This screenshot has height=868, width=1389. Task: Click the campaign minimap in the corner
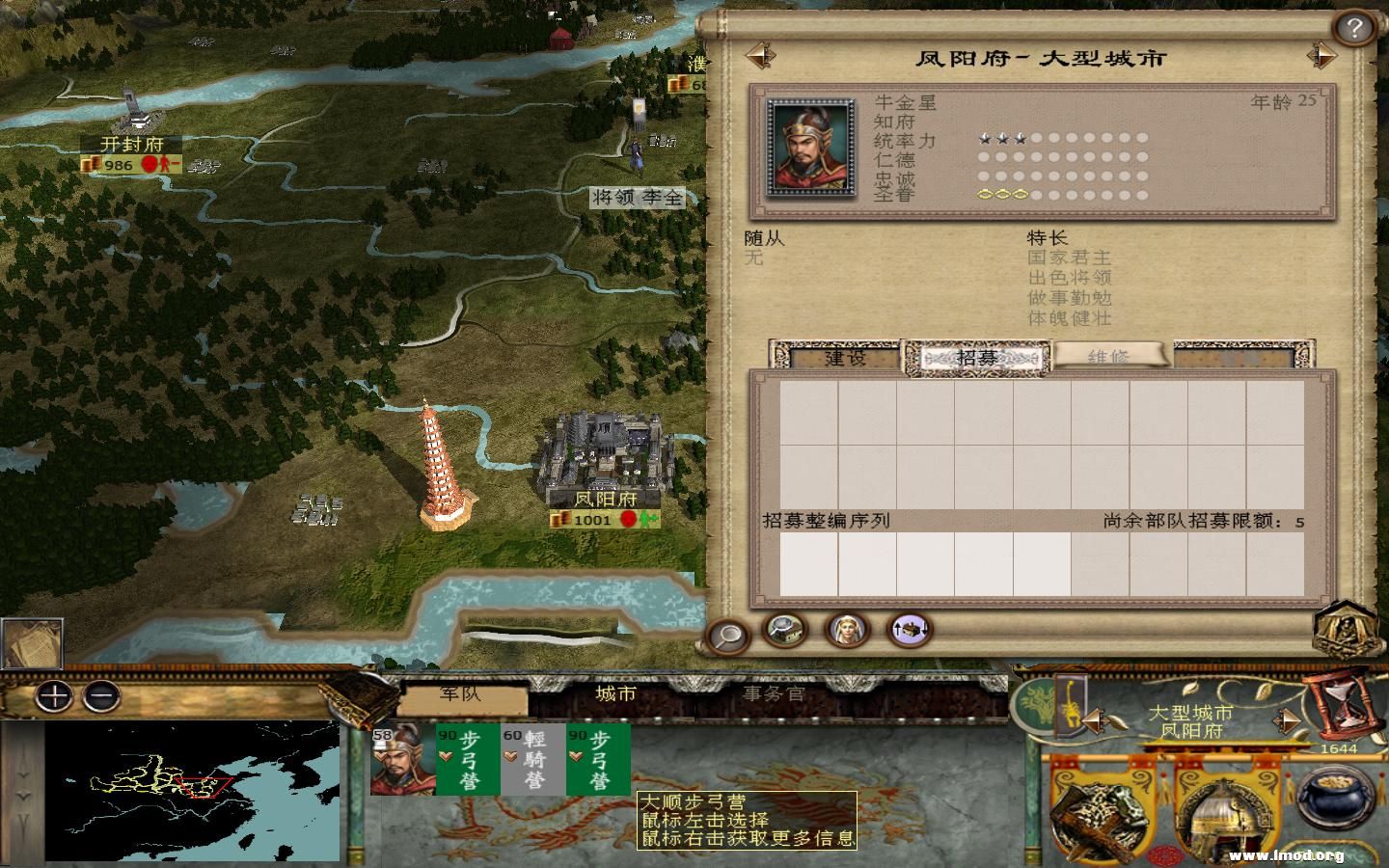[x=193, y=791]
